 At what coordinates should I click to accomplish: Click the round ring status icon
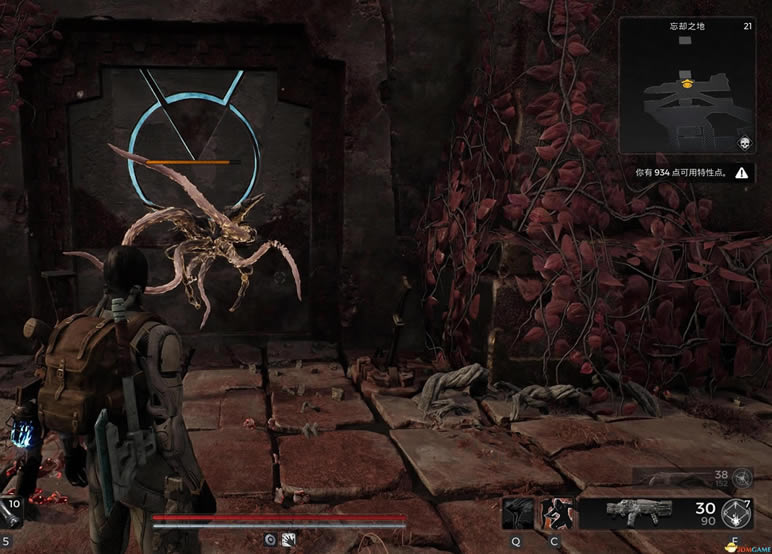pos(270,539)
